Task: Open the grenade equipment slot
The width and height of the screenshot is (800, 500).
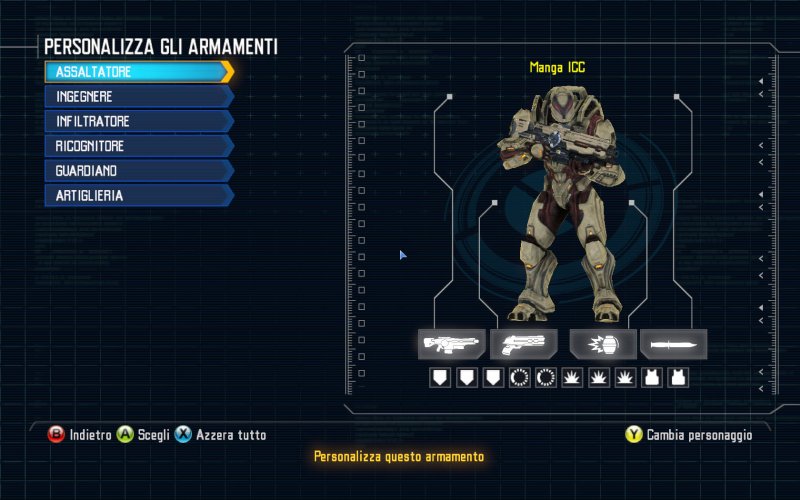Action: click(603, 344)
